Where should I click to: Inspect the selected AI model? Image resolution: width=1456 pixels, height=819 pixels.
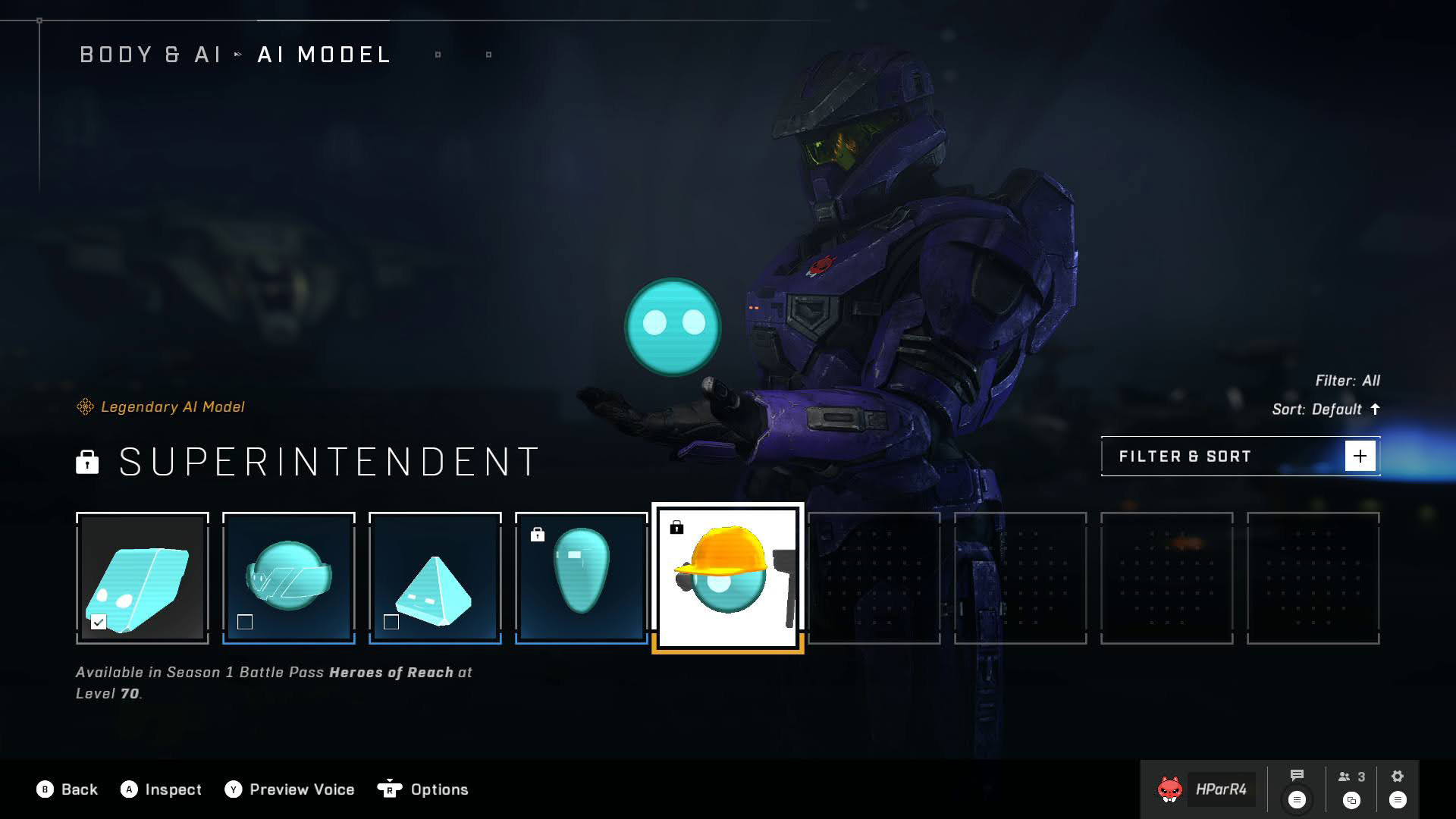click(x=162, y=789)
